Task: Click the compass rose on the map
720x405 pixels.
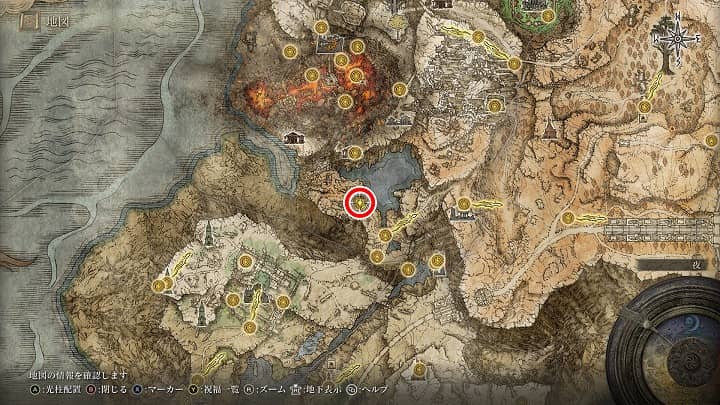Action: pyautogui.click(x=677, y=39)
